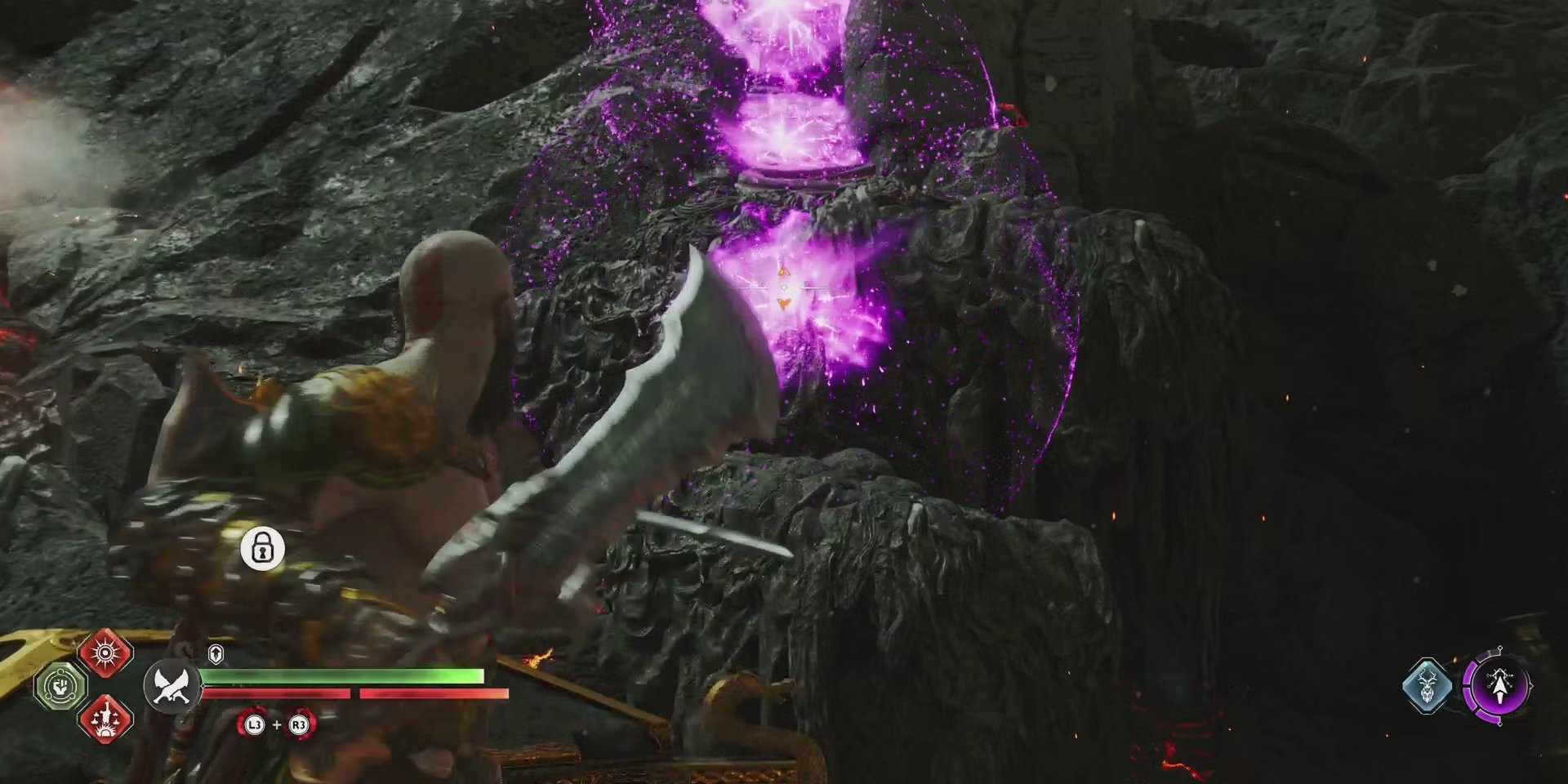Viewport: 1568px width, 784px height.
Task: Click the white padlock lock-on icon
Action: tap(262, 548)
